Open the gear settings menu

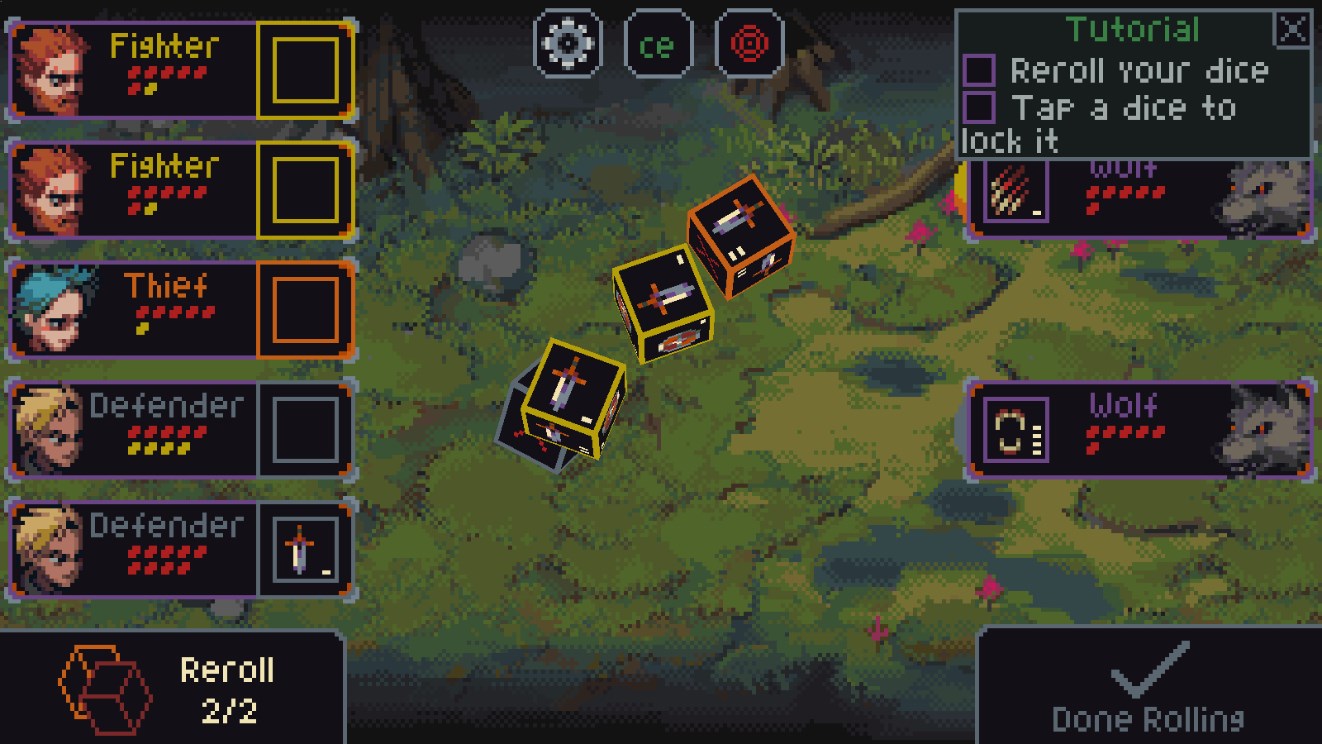(x=568, y=43)
